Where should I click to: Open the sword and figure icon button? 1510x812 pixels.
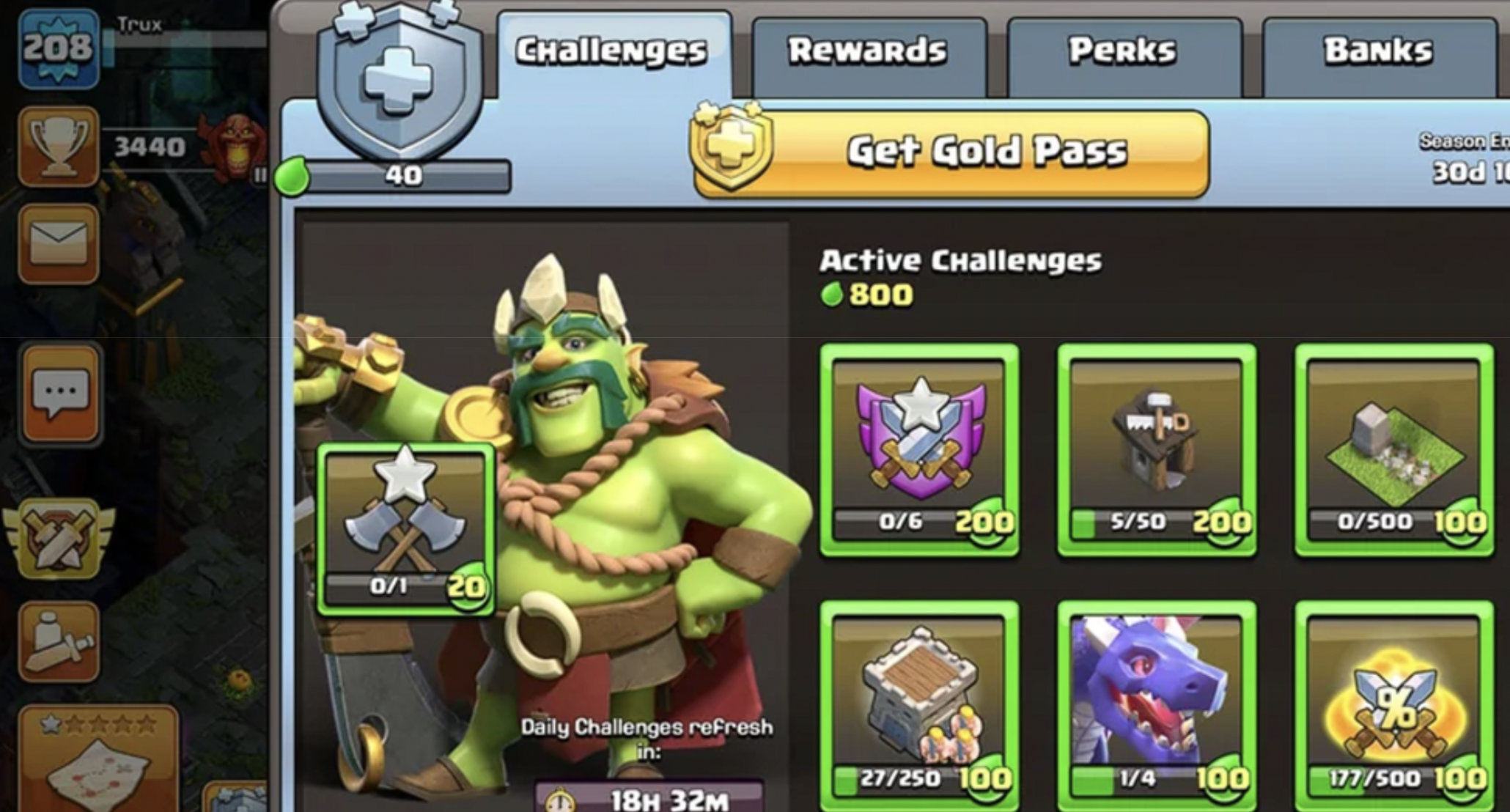[59, 642]
